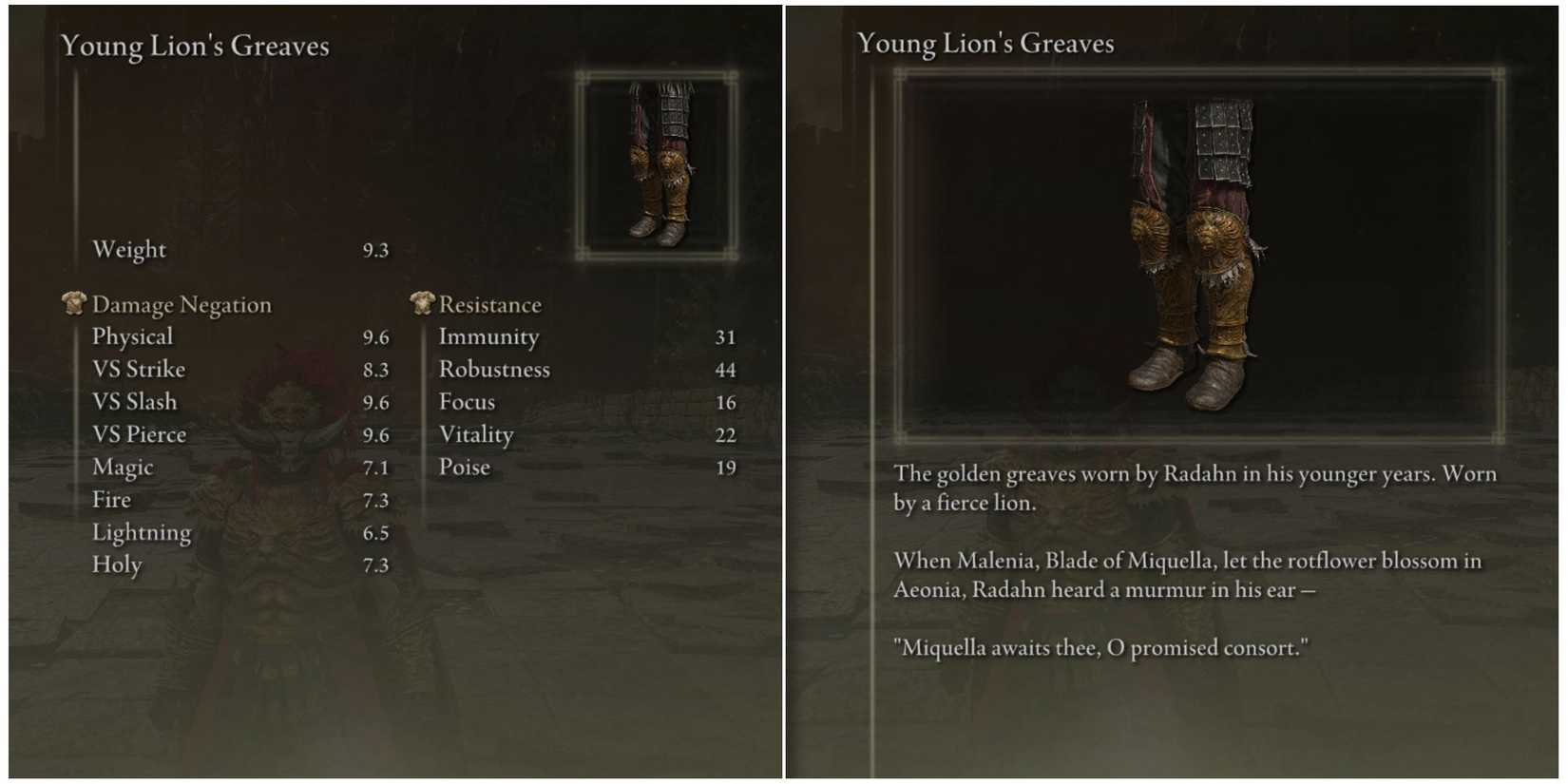
Task: Select the right Young Lion's Greaves title tab
Action: tap(985, 43)
